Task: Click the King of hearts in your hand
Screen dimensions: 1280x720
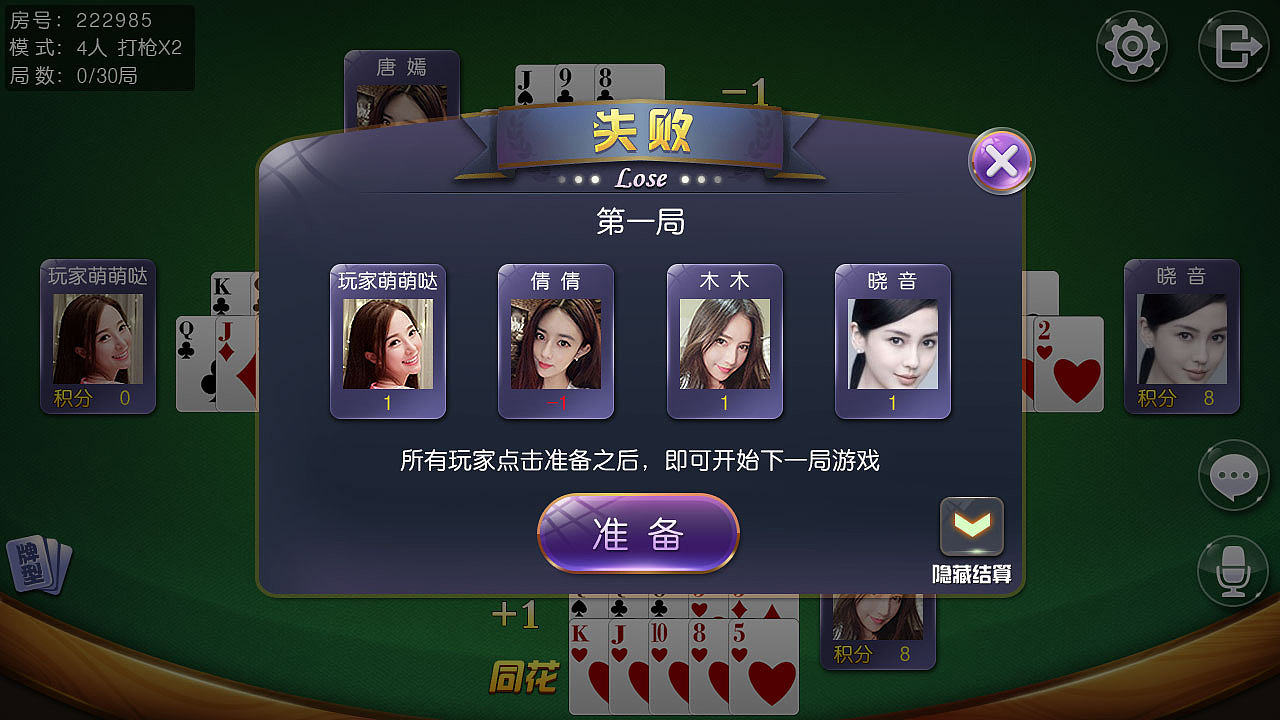Action: click(588, 665)
